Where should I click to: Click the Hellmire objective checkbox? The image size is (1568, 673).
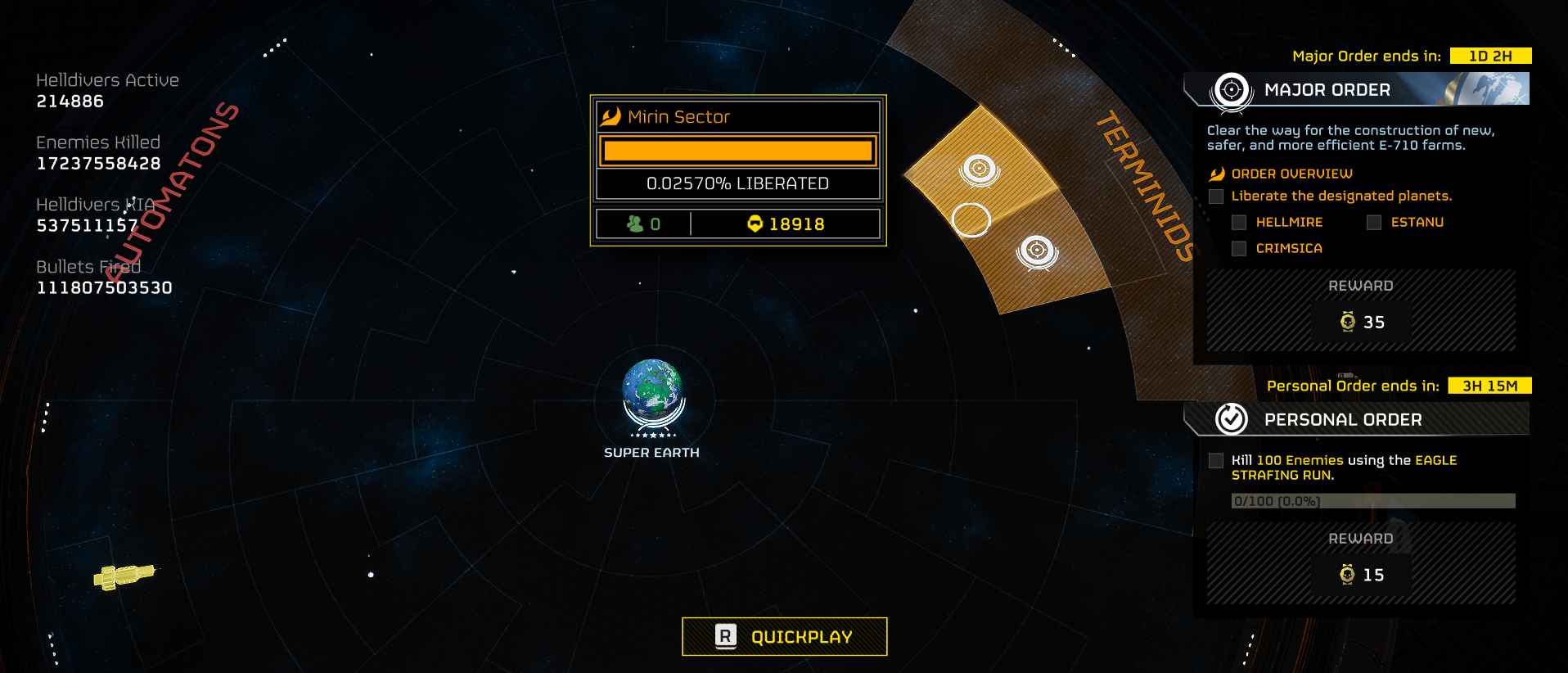[x=1239, y=223]
